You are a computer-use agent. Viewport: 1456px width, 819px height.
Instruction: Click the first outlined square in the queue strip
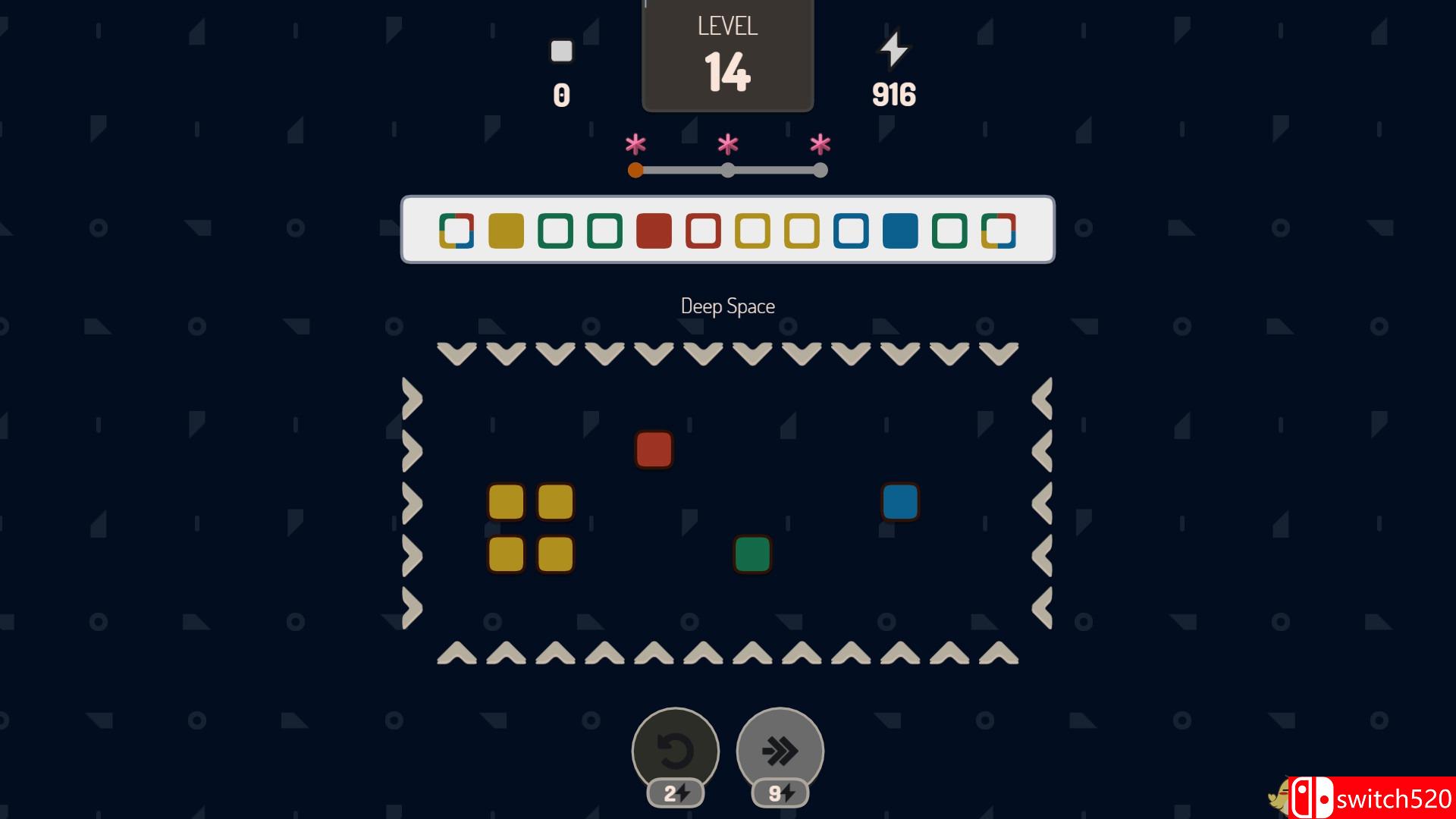coord(456,231)
